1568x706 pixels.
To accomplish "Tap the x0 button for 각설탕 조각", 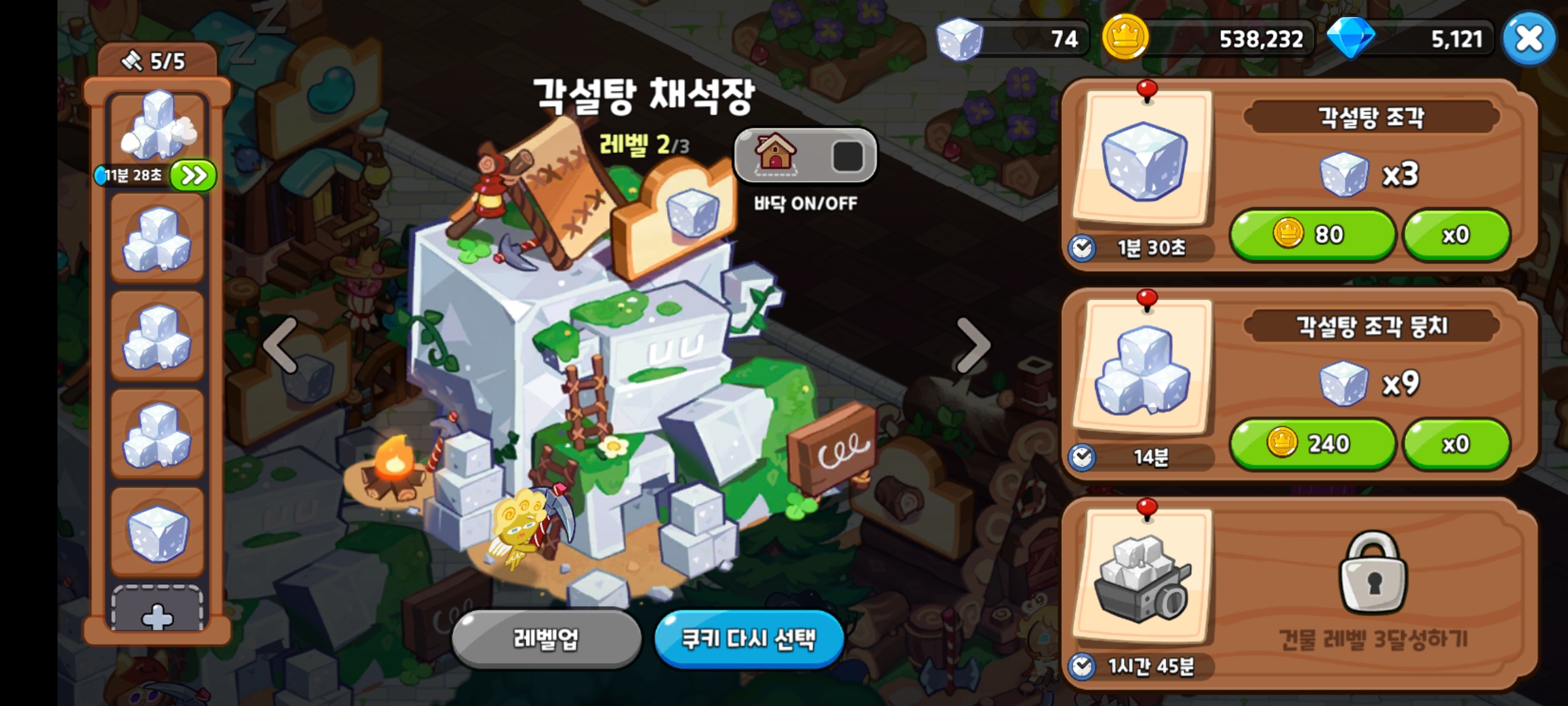I will (x=1456, y=234).
